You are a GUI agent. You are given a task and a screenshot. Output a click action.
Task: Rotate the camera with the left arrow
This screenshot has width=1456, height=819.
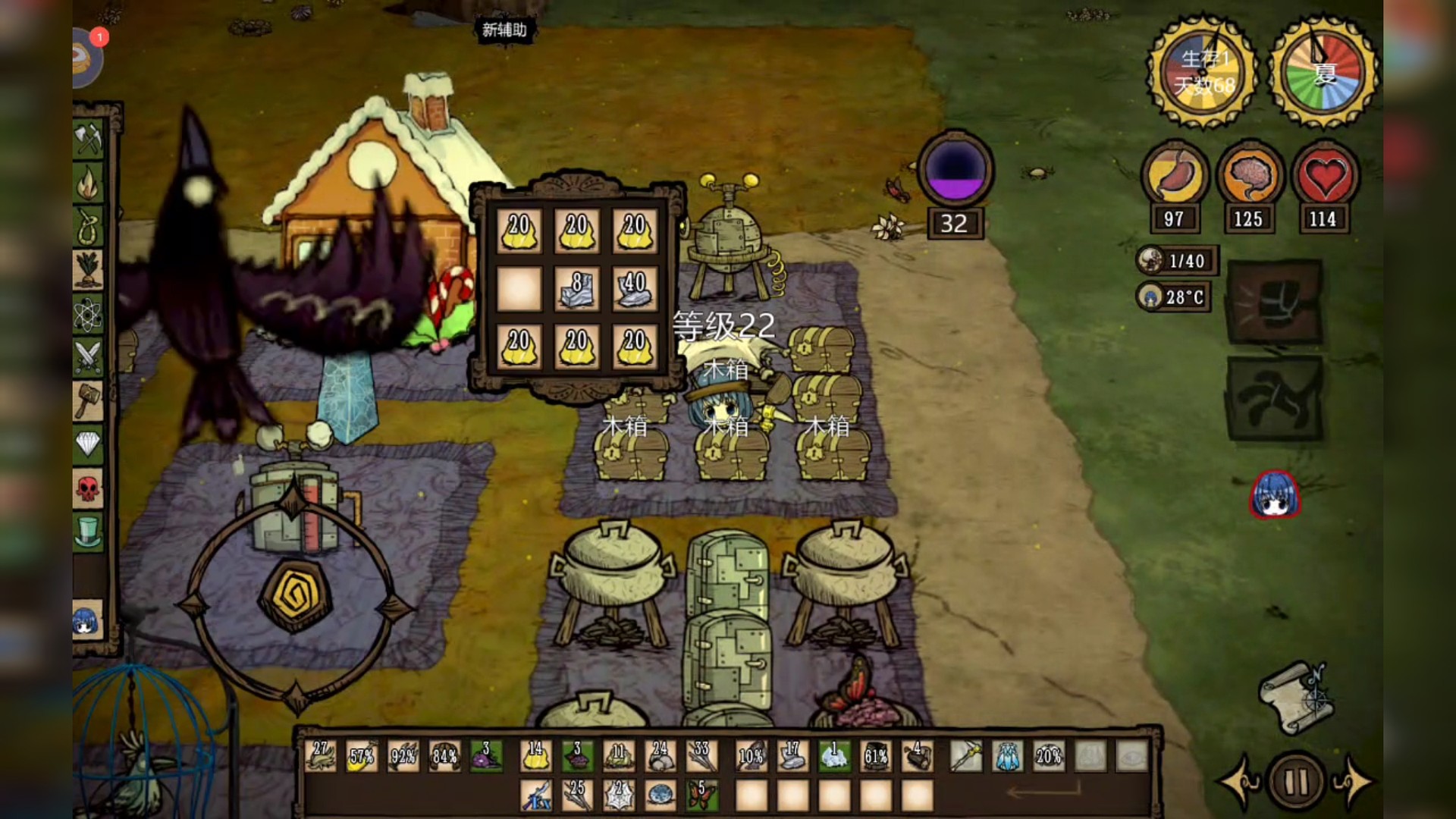1241,781
